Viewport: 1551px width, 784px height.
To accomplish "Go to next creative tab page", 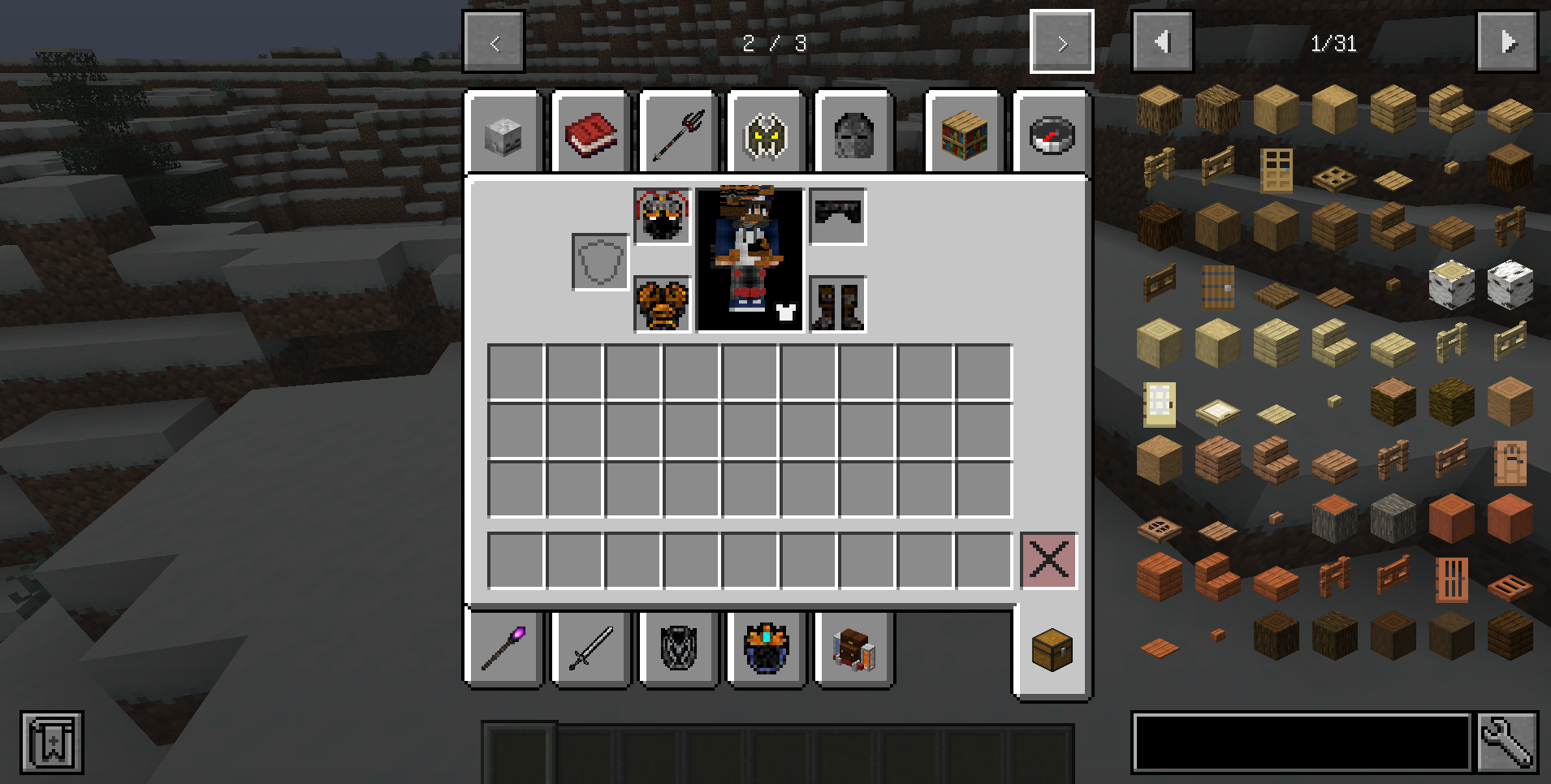I will coord(1061,42).
